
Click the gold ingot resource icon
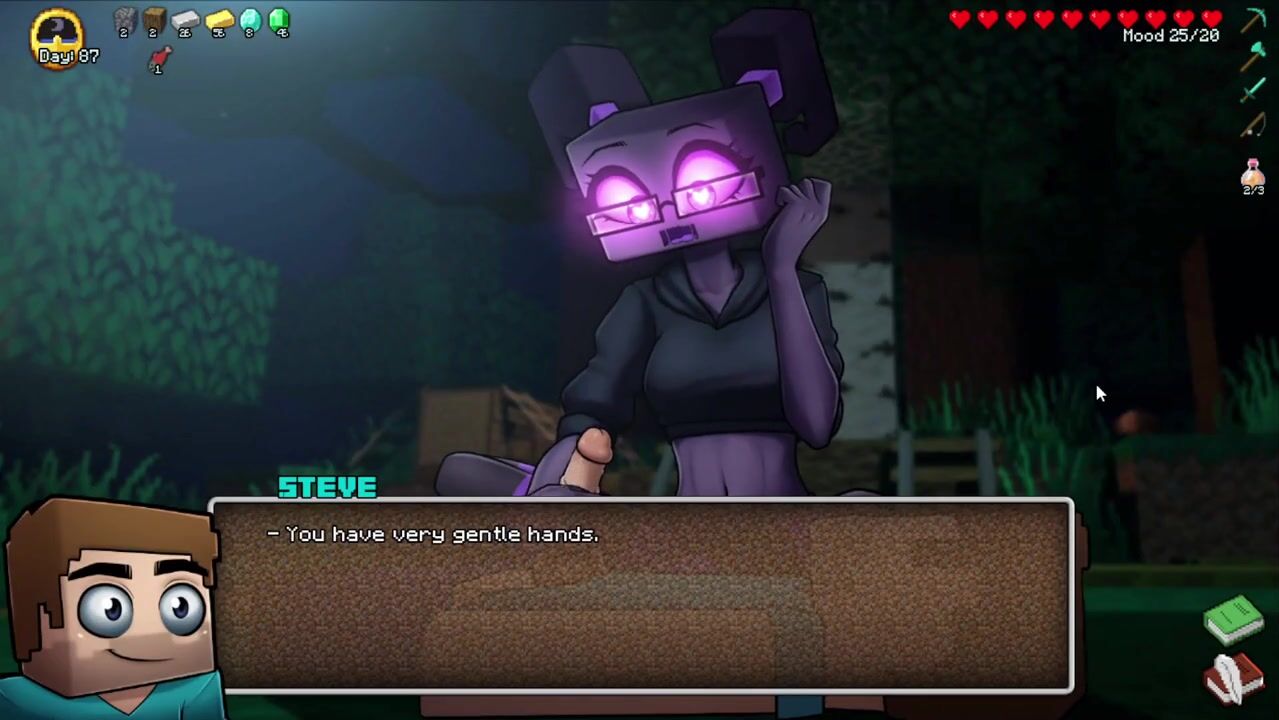click(x=219, y=20)
